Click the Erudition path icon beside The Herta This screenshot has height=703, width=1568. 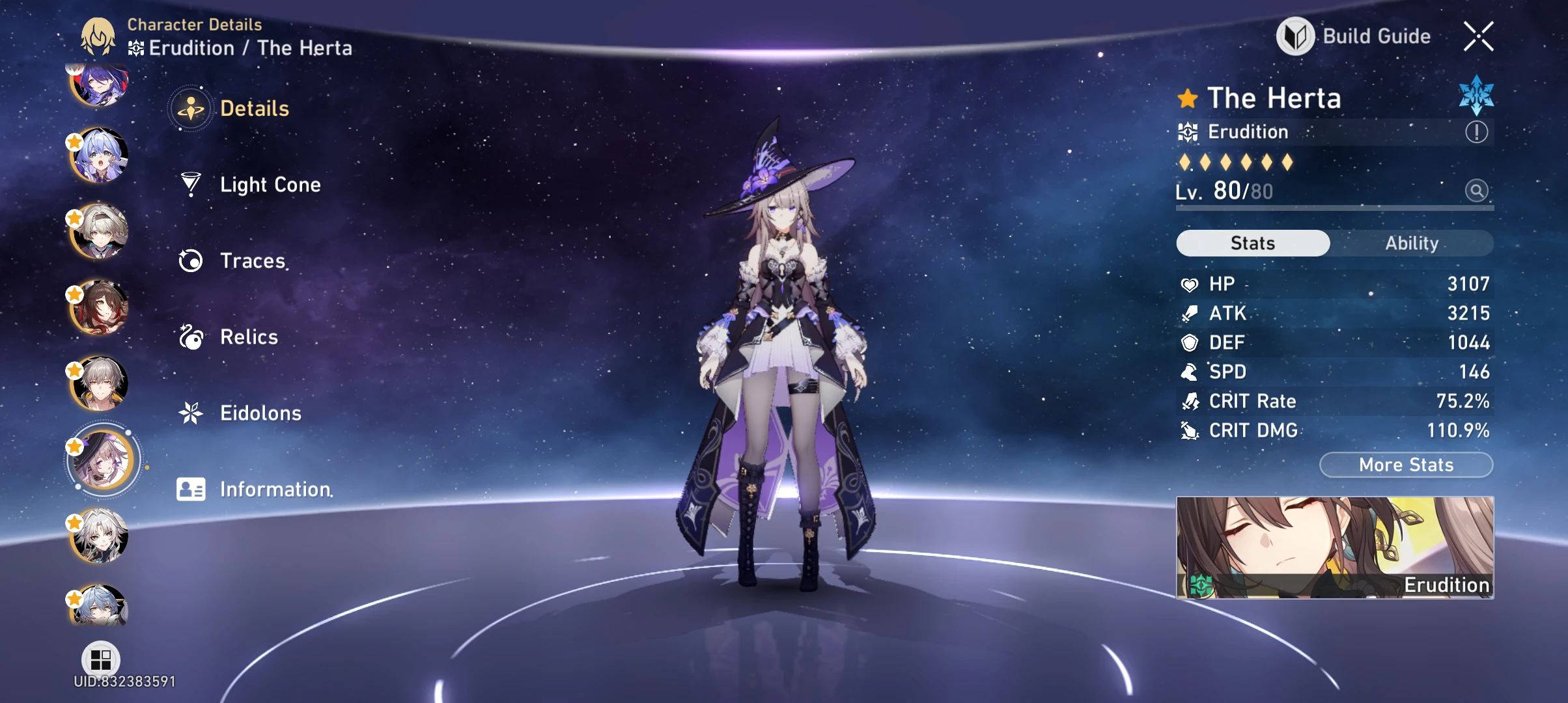[1188, 131]
